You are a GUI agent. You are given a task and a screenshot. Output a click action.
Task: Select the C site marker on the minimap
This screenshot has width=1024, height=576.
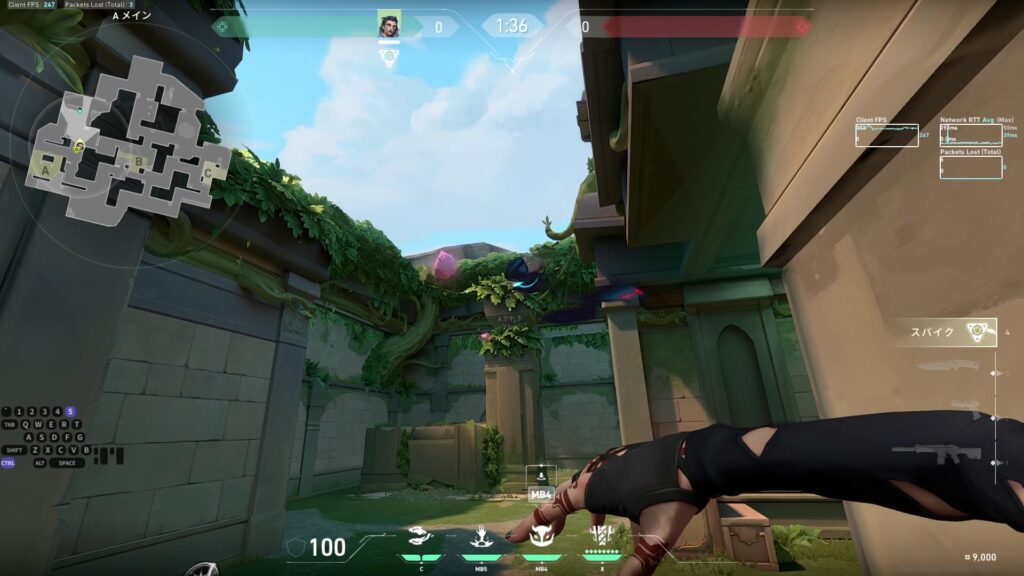(x=208, y=172)
